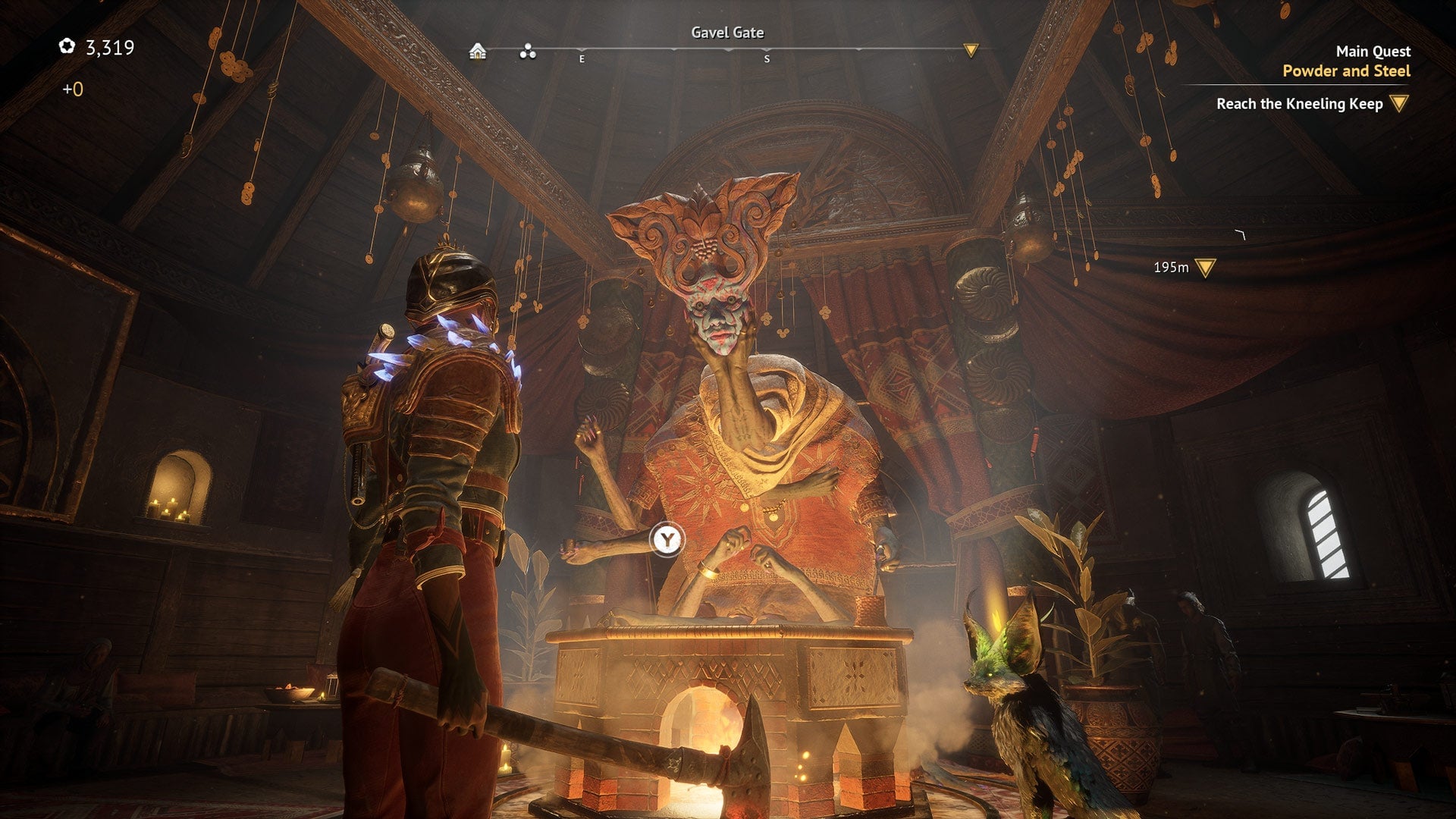Click the currency cog icon next to 3,319

pyautogui.click(x=68, y=45)
